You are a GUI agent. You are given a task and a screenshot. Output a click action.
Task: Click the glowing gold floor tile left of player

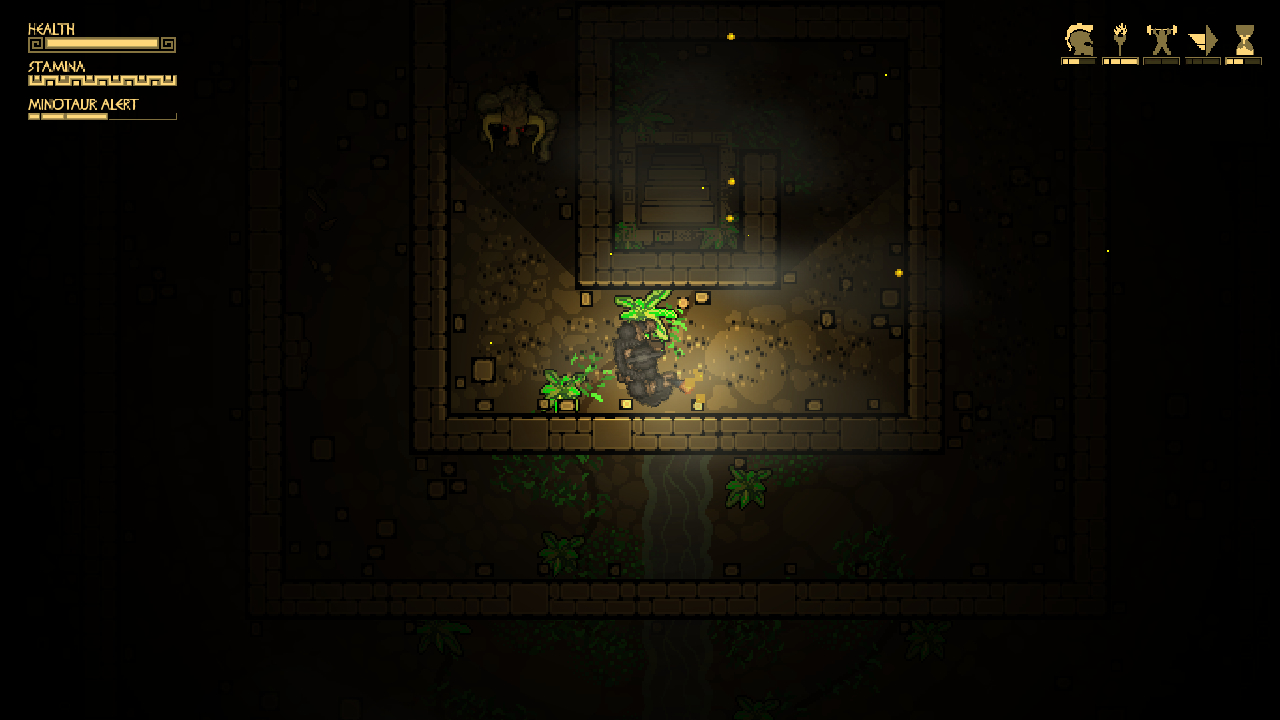click(584, 299)
